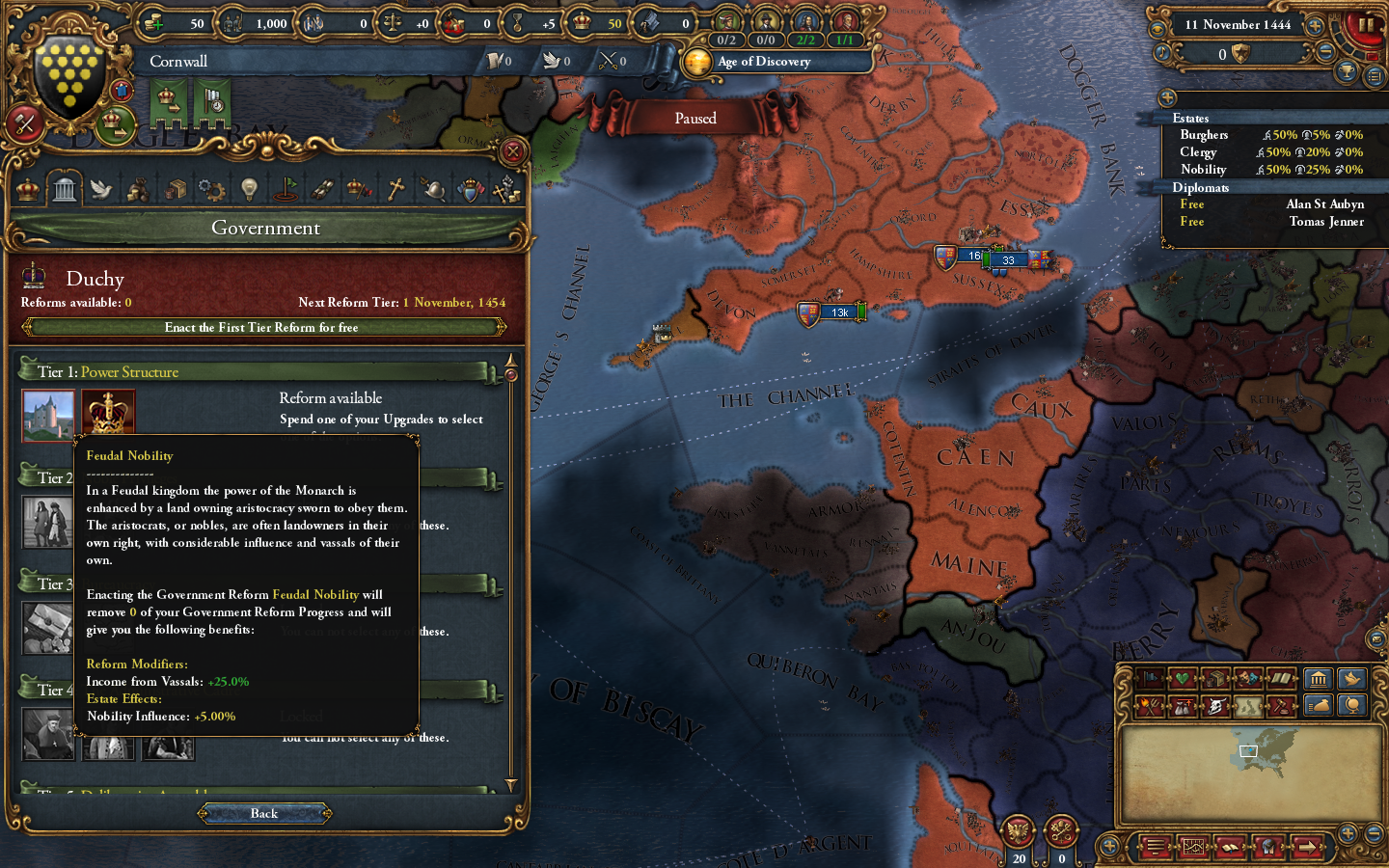Viewport: 1389px width, 868px height.
Task: Open the Economy panel
Action: click(x=137, y=188)
